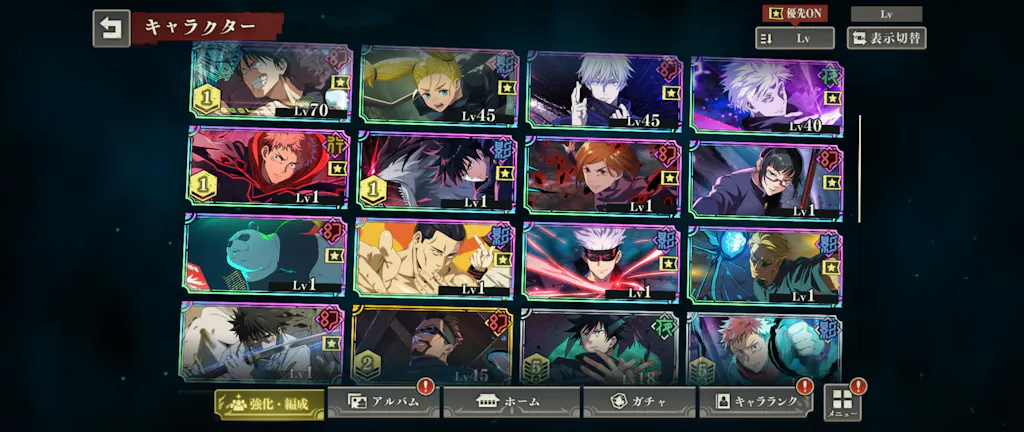
Task: Toggle the 表示切替 display switch button
Action: click(x=885, y=38)
